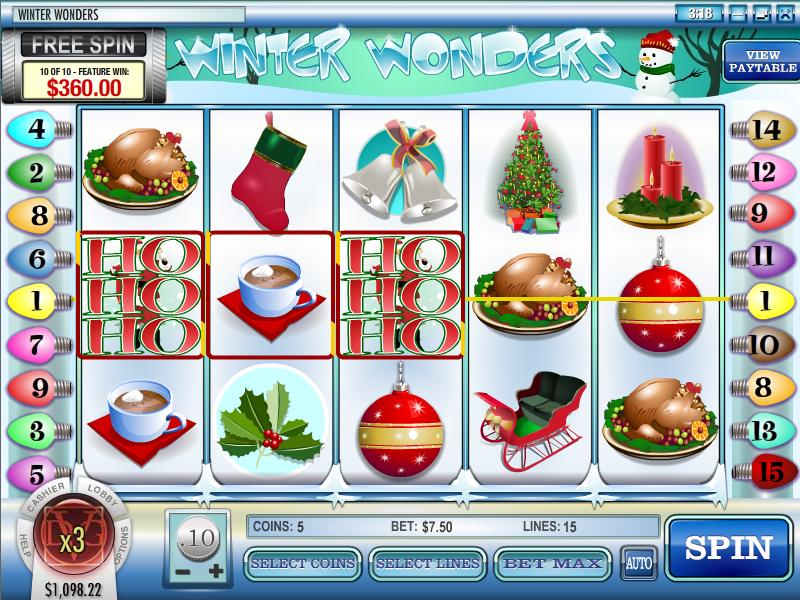
Task: Choose the Select Lines button
Action: (x=427, y=564)
